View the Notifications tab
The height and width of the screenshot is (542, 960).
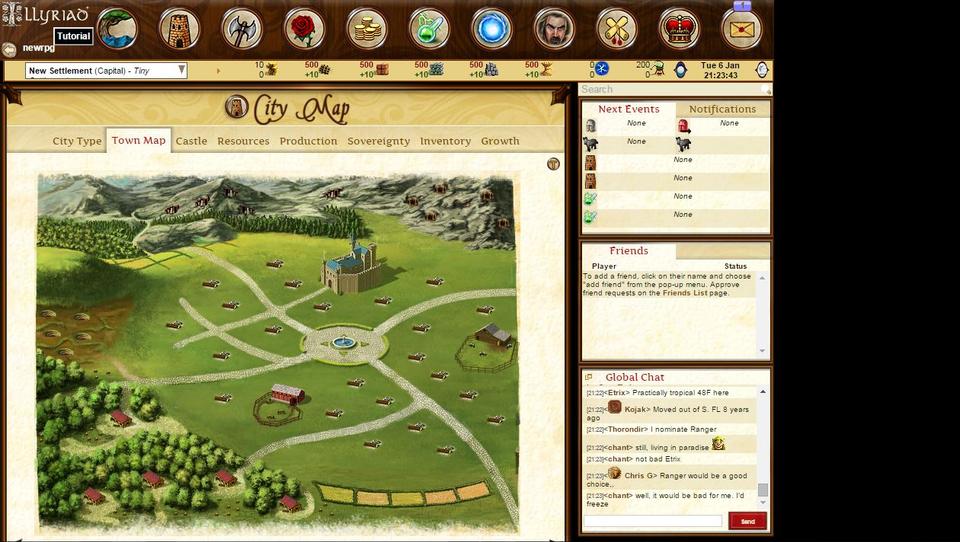[722, 109]
